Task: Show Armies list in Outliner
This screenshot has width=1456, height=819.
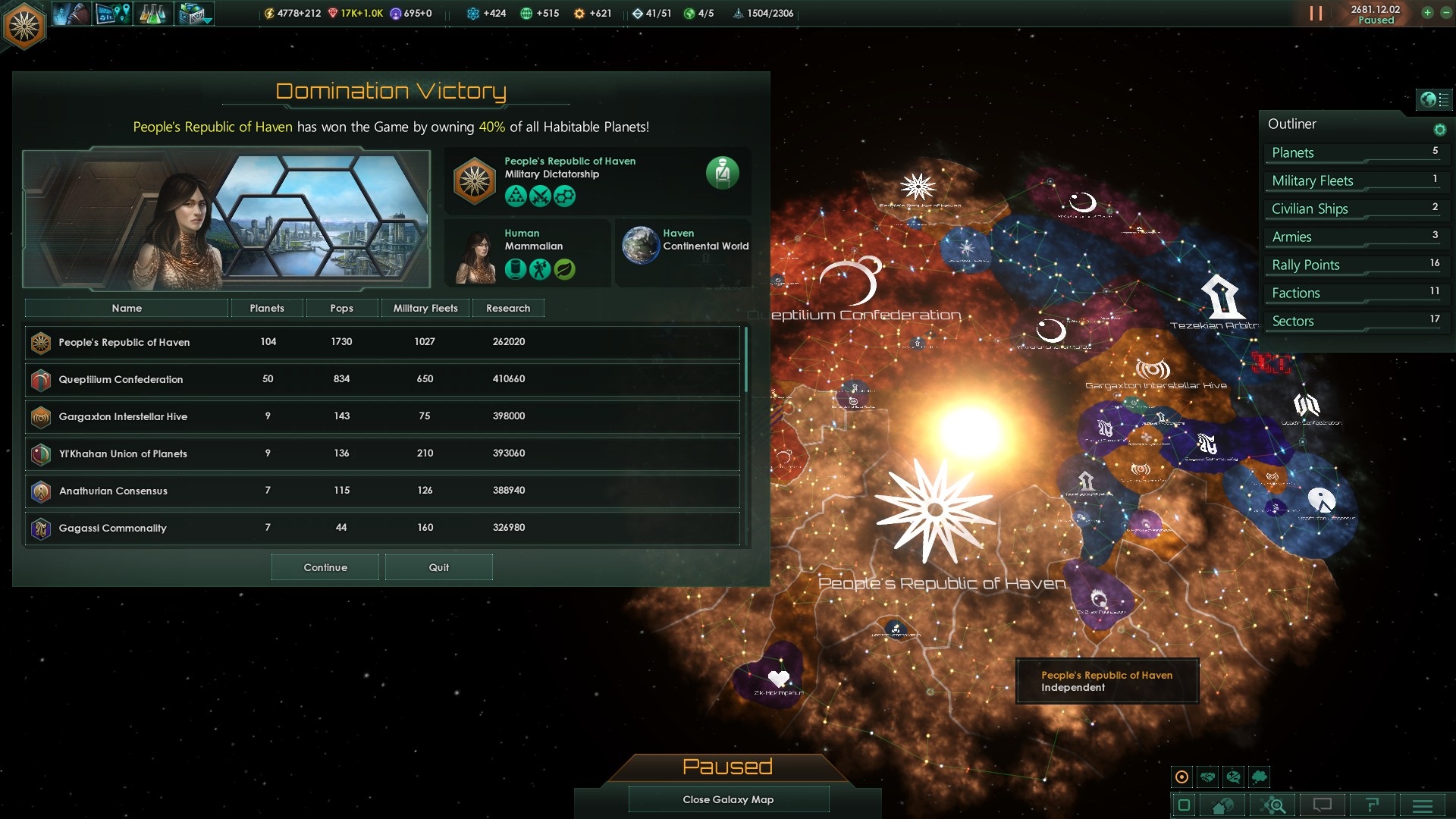Action: point(1354,237)
